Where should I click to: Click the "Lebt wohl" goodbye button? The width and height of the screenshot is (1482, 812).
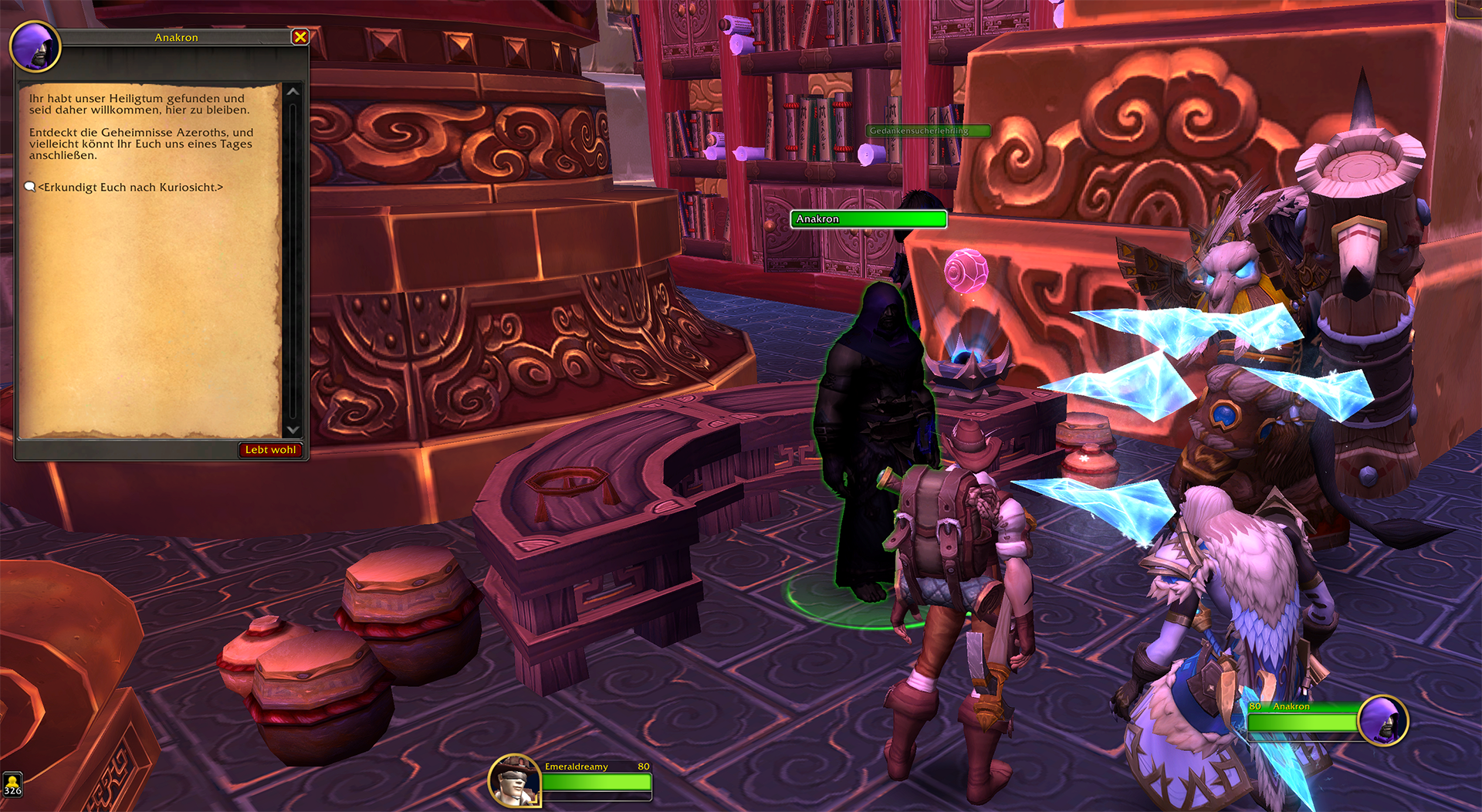(x=270, y=450)
